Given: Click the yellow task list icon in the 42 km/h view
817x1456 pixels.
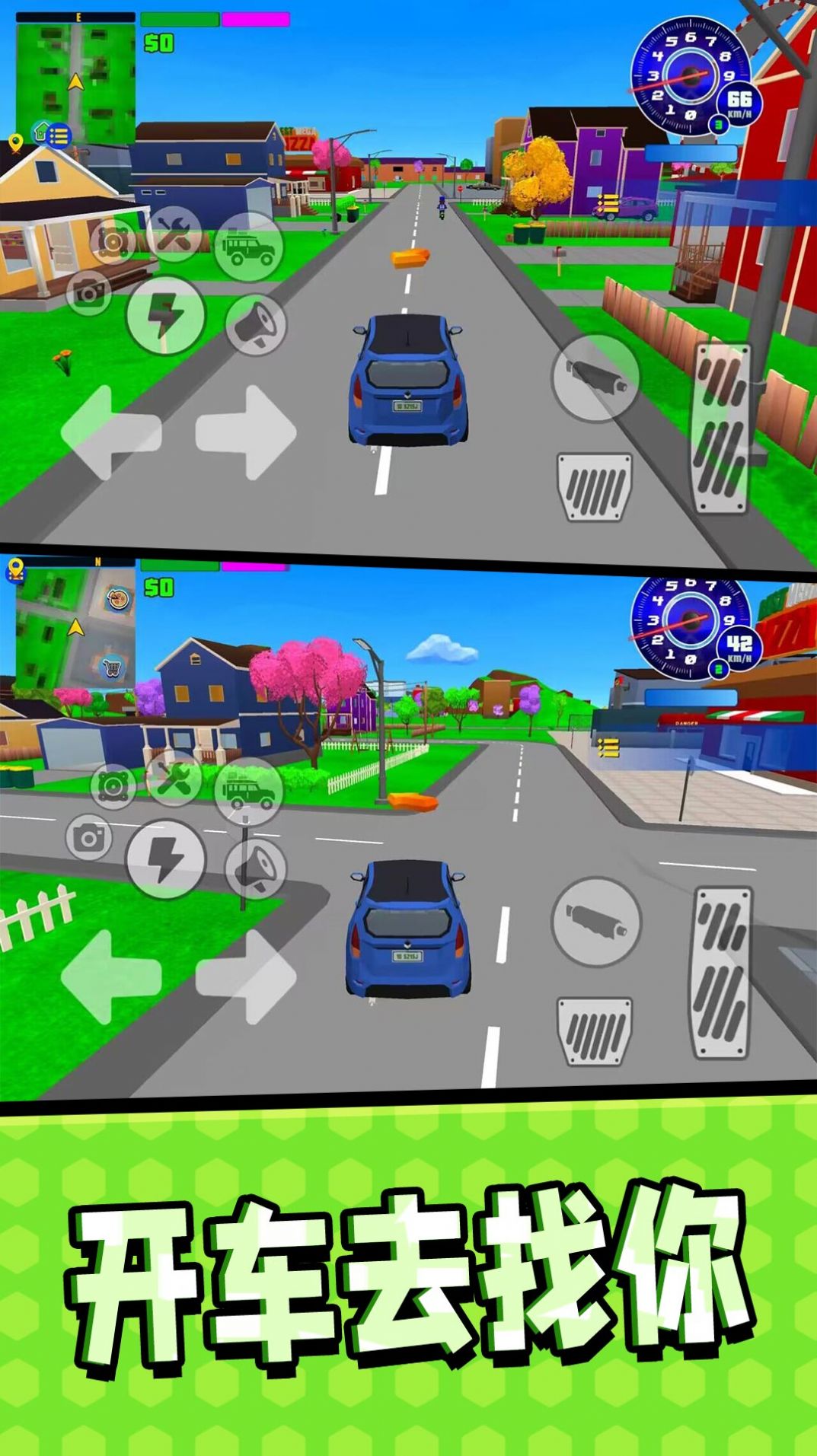Looking at the screenshot, I should [608, 747].
